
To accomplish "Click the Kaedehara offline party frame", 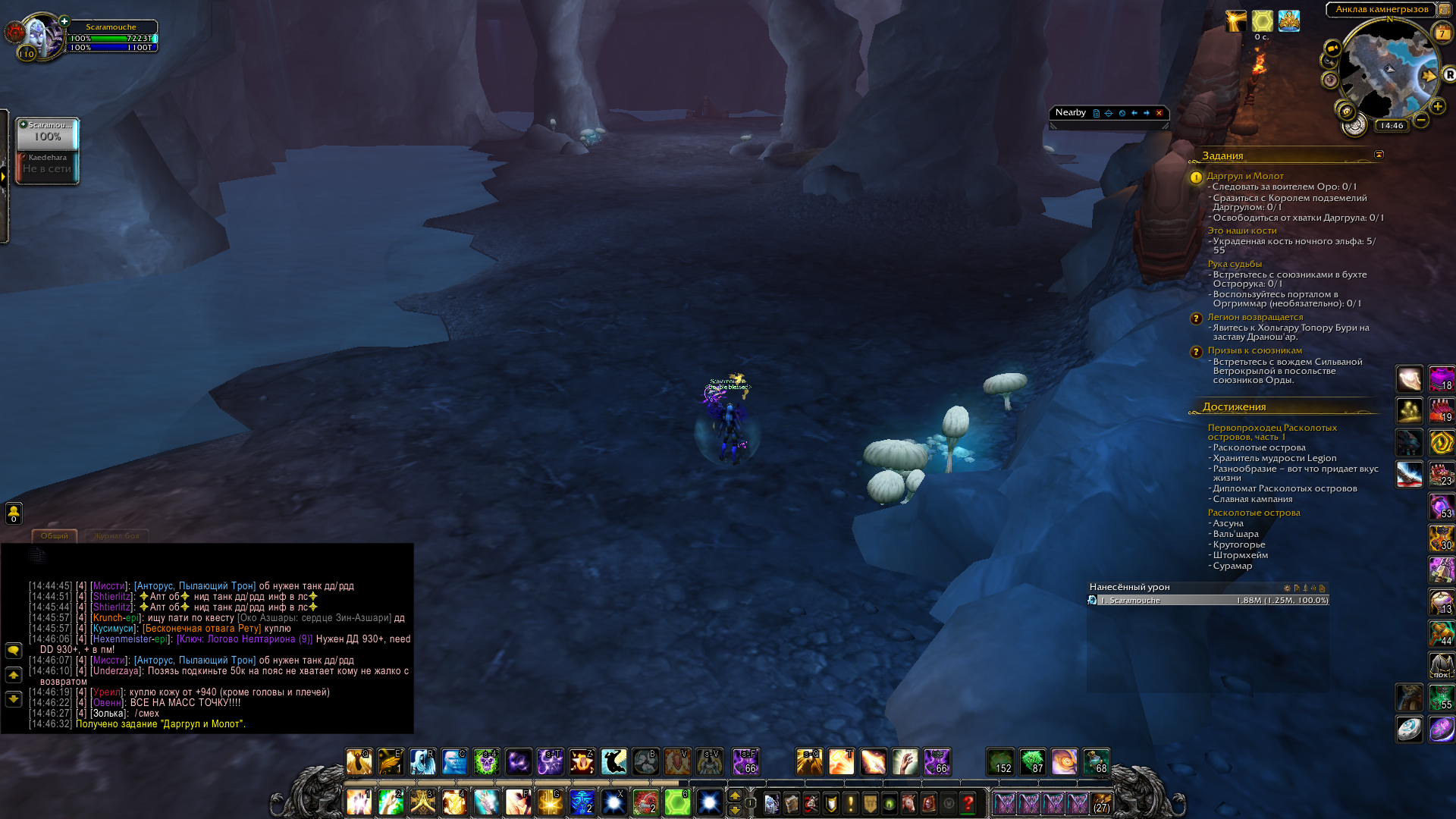I will [47, 164].
